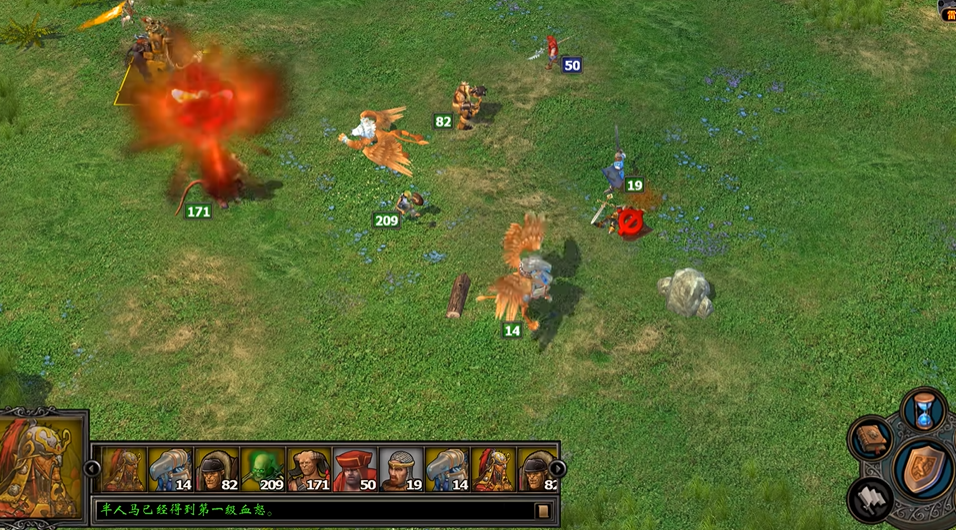The width and height of the screenshot is (956, 530).
Task: Open the combat log scroll button
Action: coord(544,511)
